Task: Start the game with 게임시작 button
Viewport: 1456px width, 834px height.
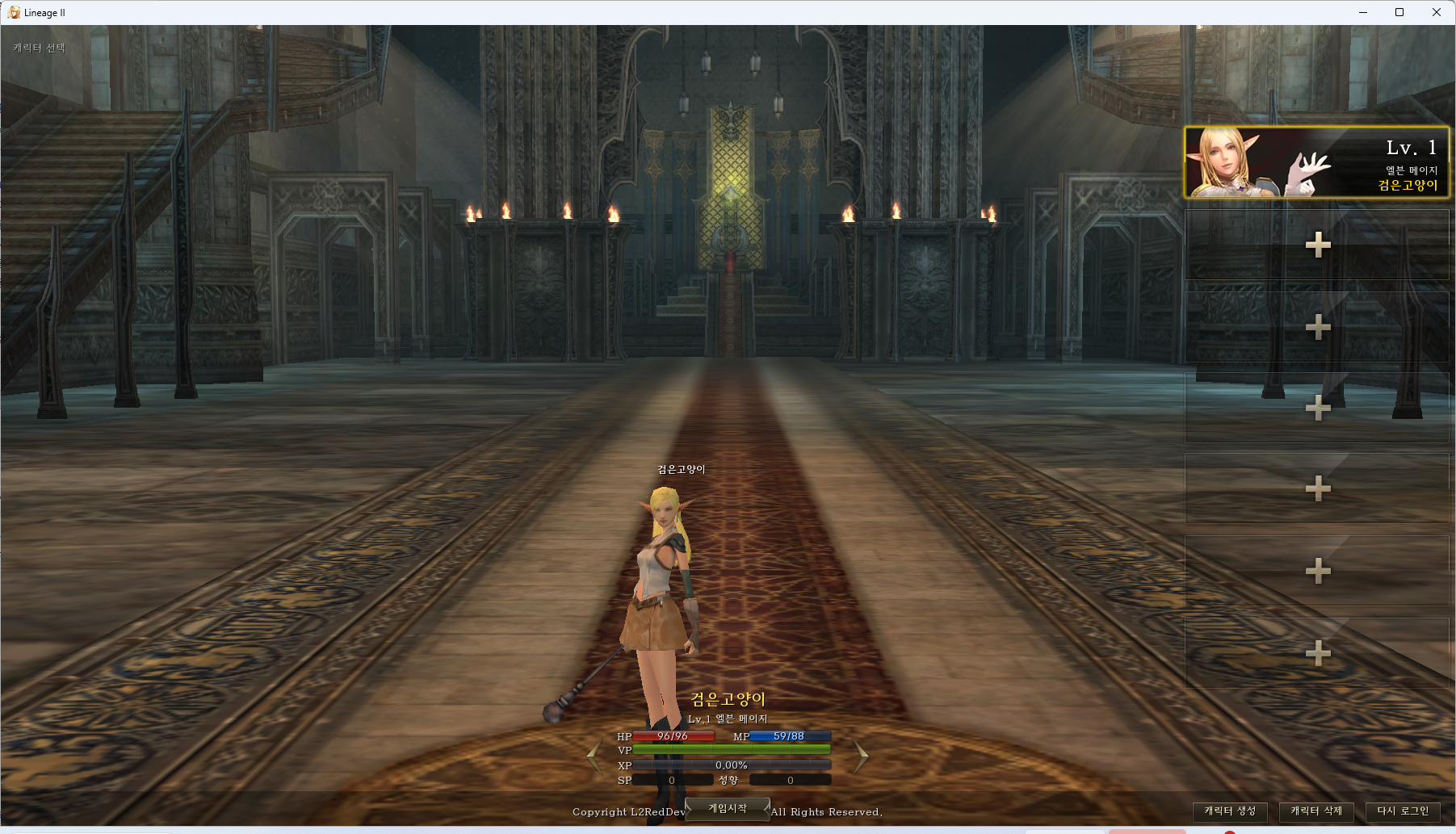Action: coord(727,809)
